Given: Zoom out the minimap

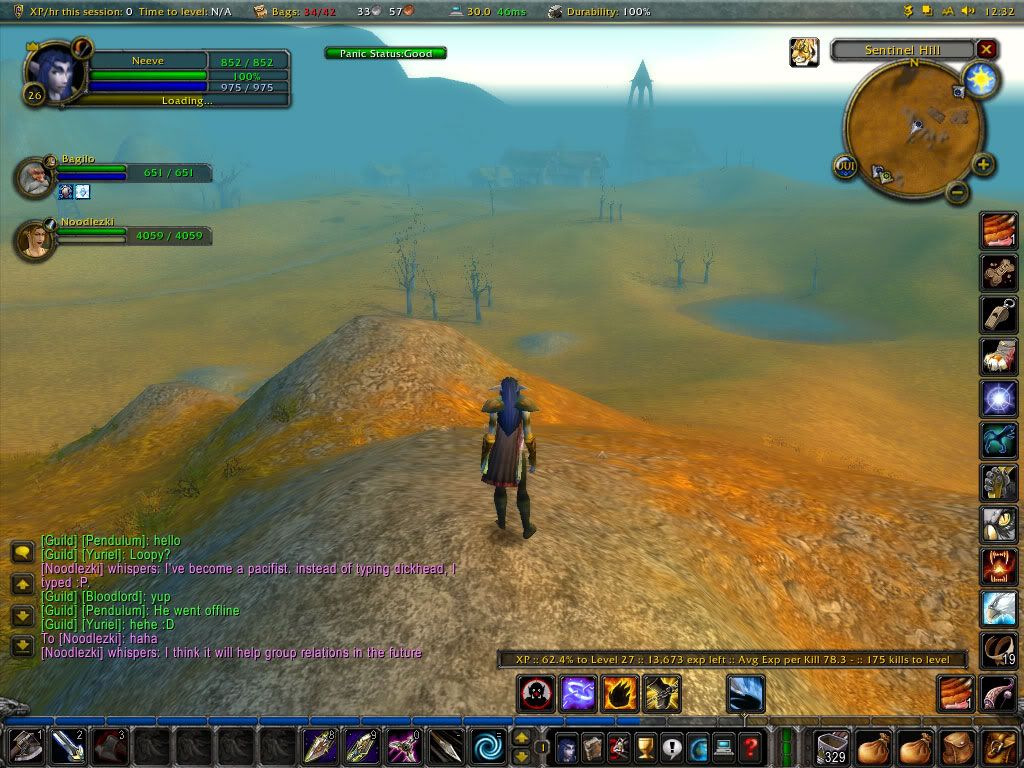Looking at the screenshot, I should pos(957,191).
